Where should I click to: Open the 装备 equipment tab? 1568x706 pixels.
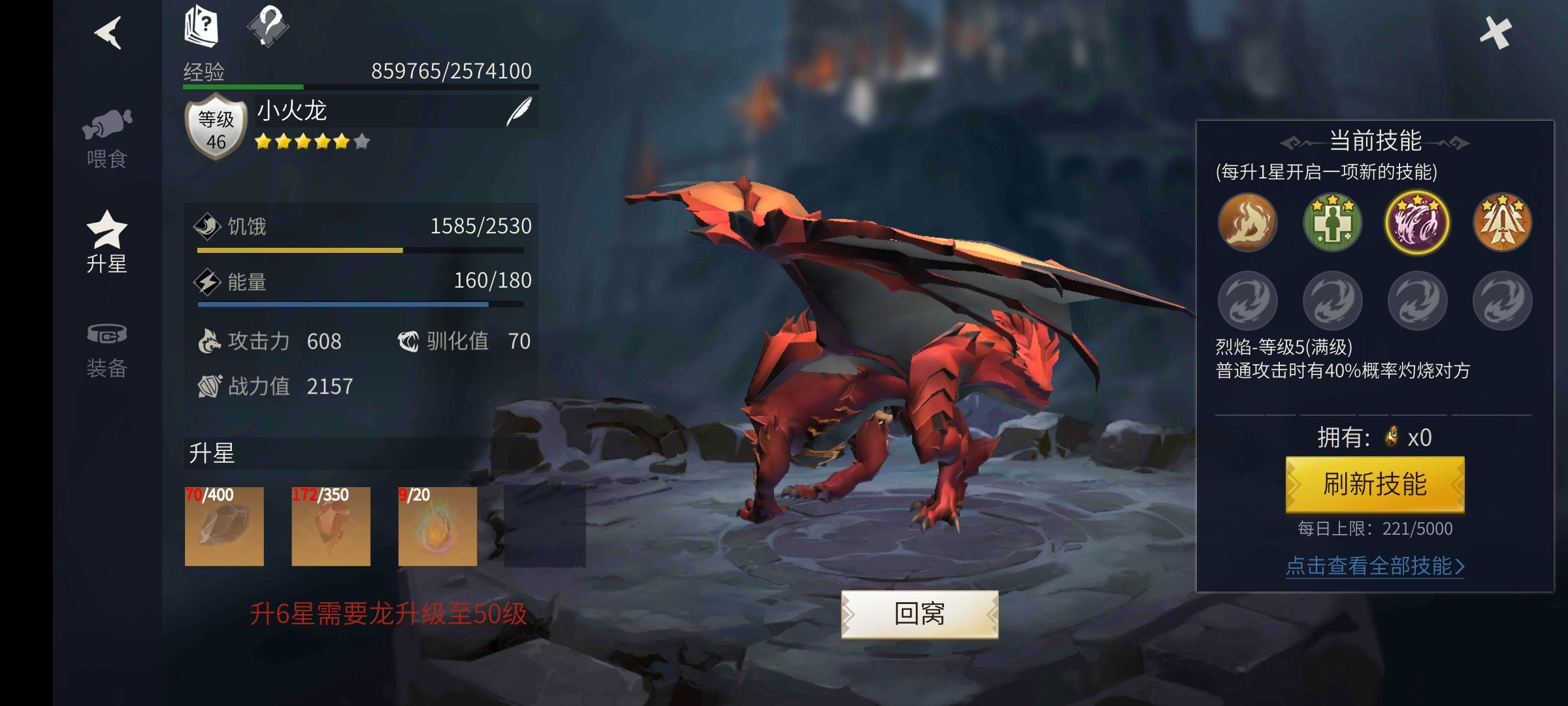pos(107,350)
